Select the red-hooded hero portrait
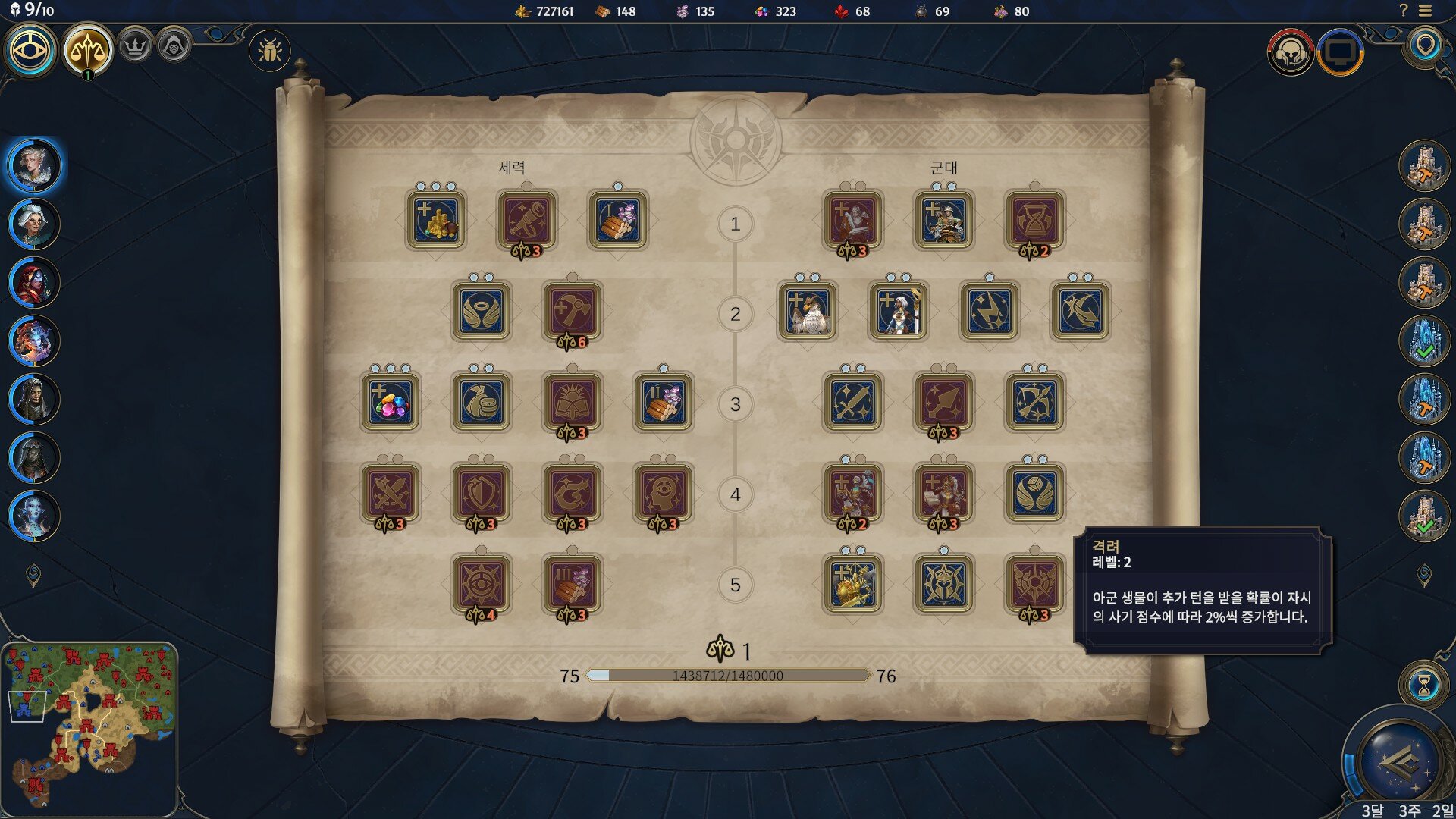This screenshot has height=819, width=1456. click(34, 282)
